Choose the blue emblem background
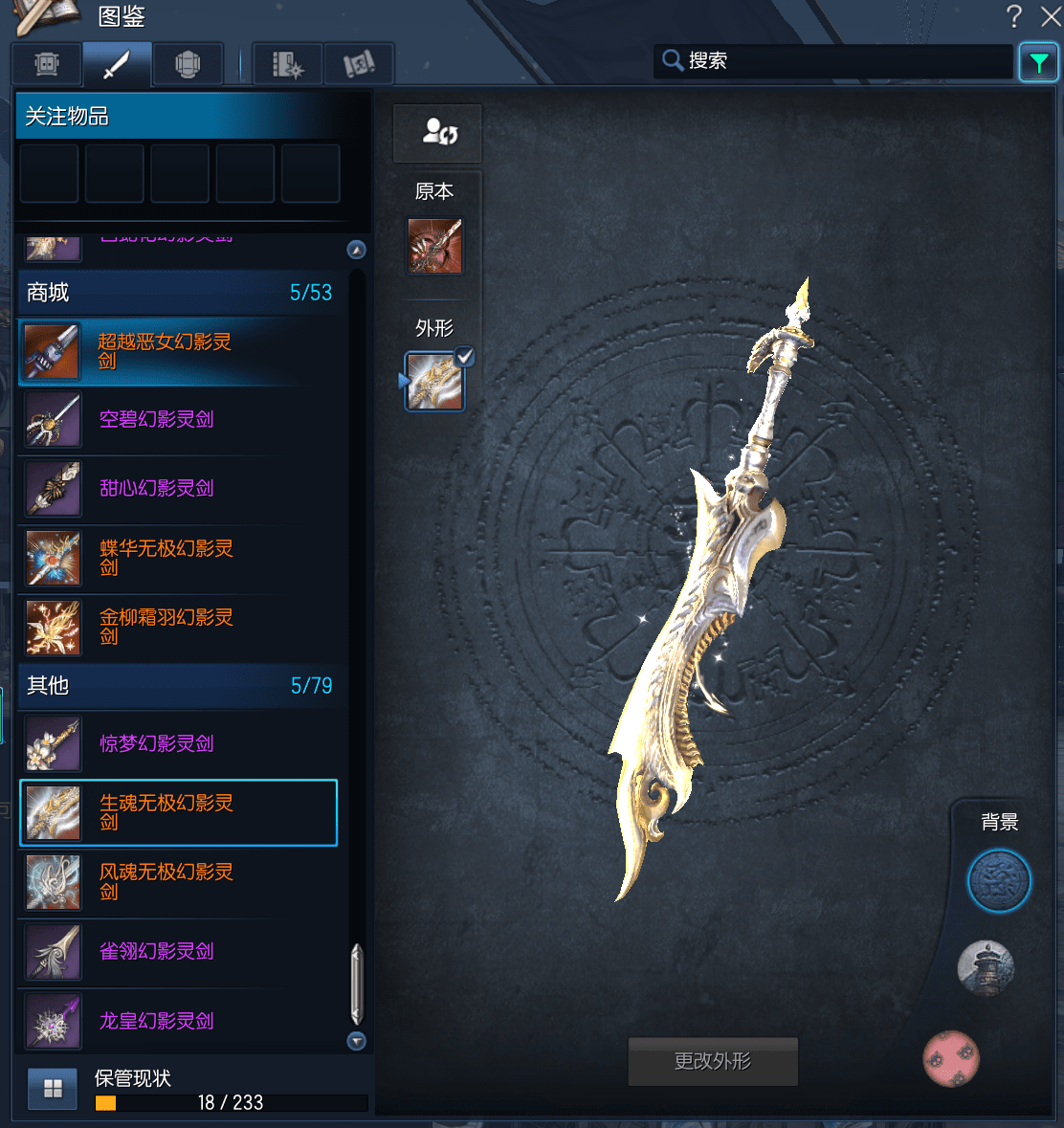The height and width of the screenshot is (1128, 1064). (999, 881)
